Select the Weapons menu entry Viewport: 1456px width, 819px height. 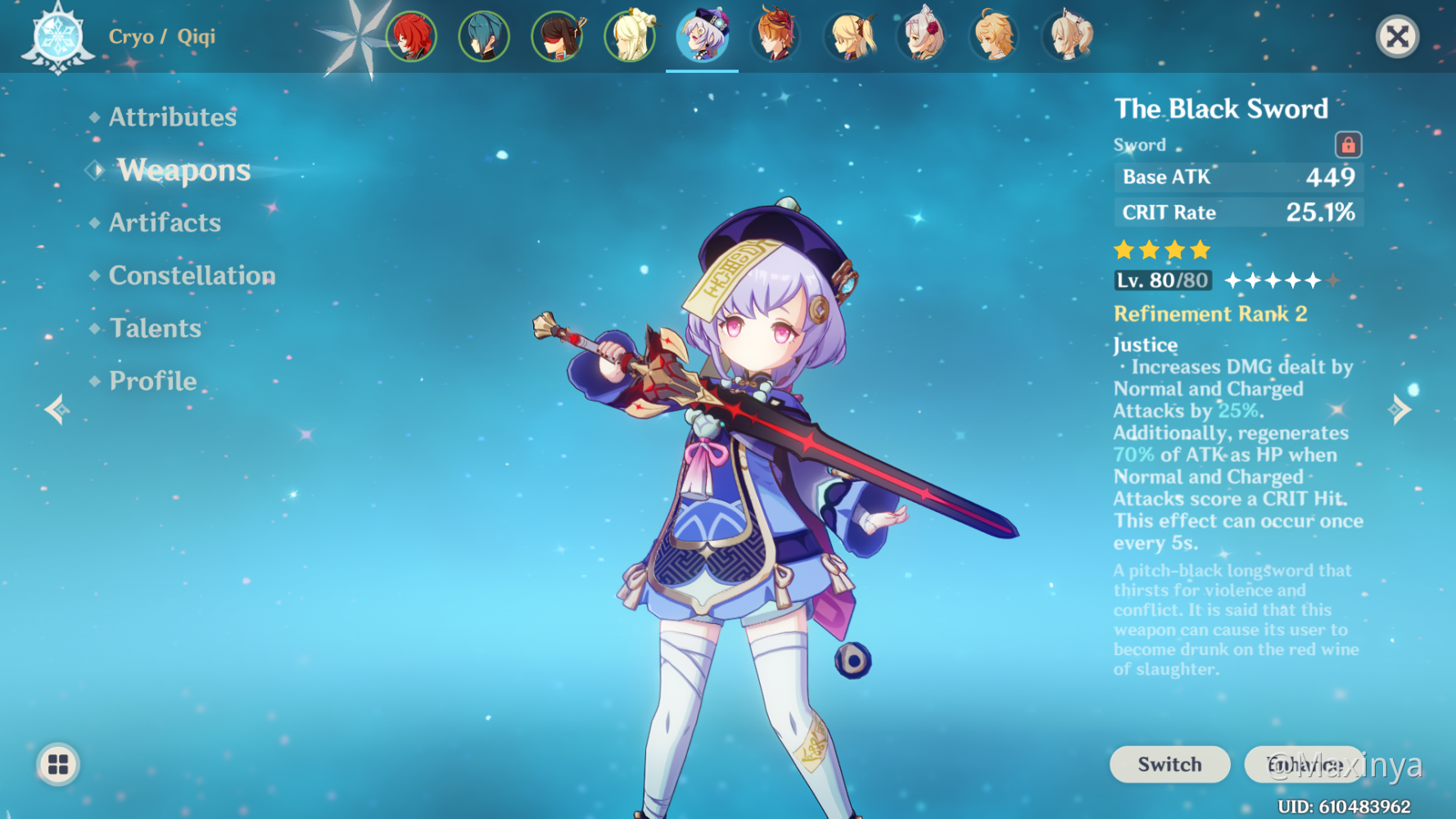[183, 170]
